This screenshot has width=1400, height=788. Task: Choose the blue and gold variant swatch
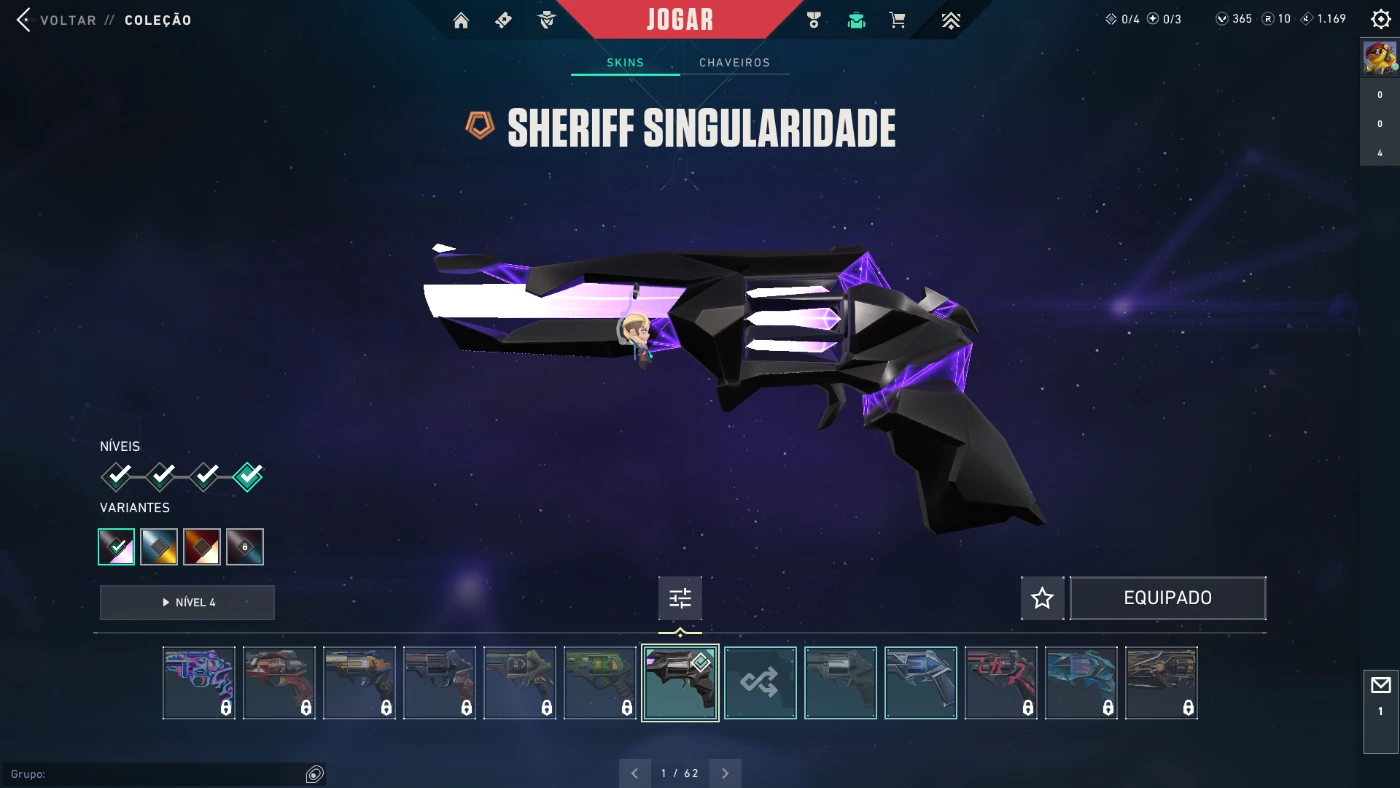click(x=159, y=547)
